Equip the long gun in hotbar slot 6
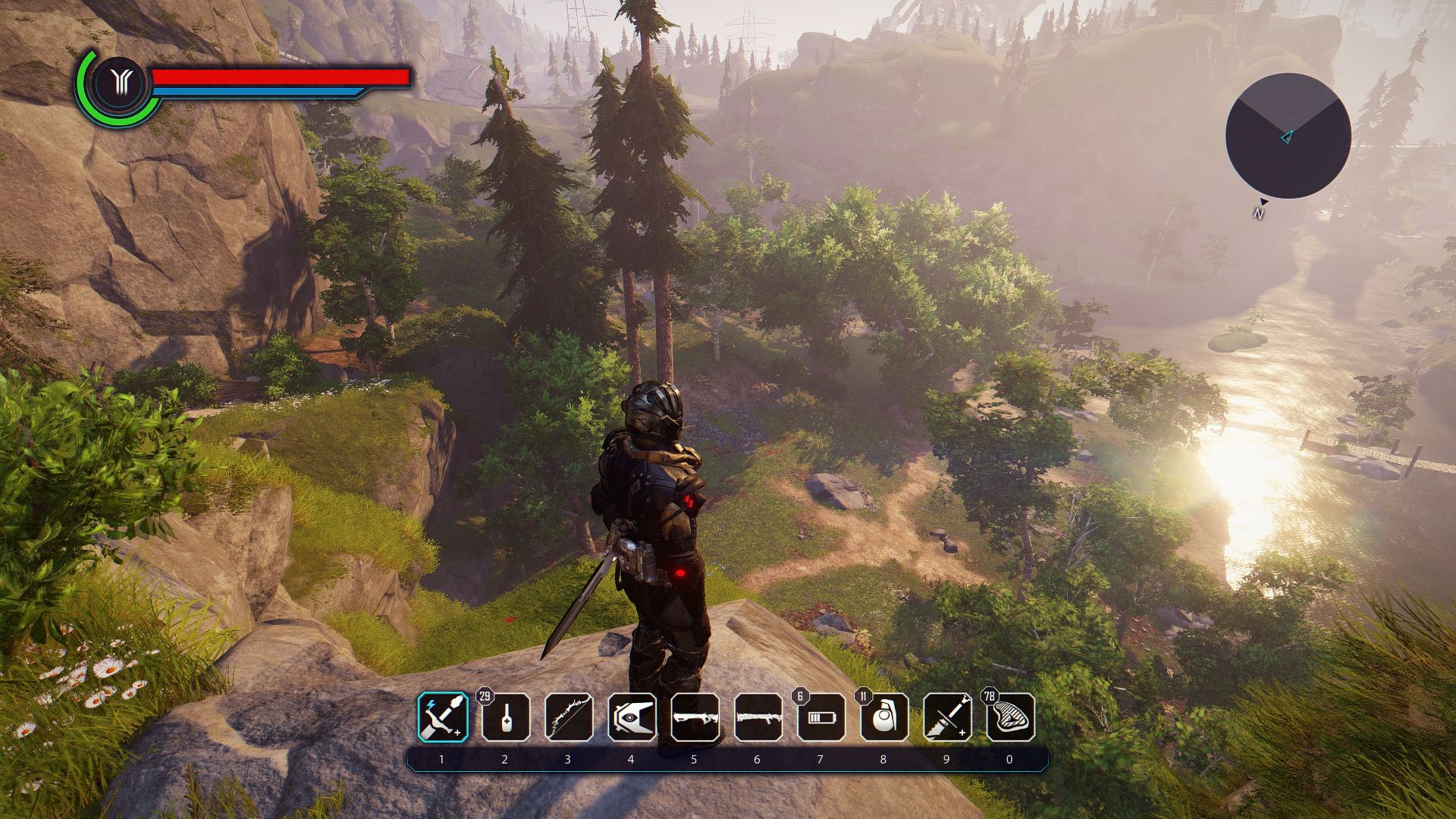1456x819 pixels. click(x=758, y=717)
